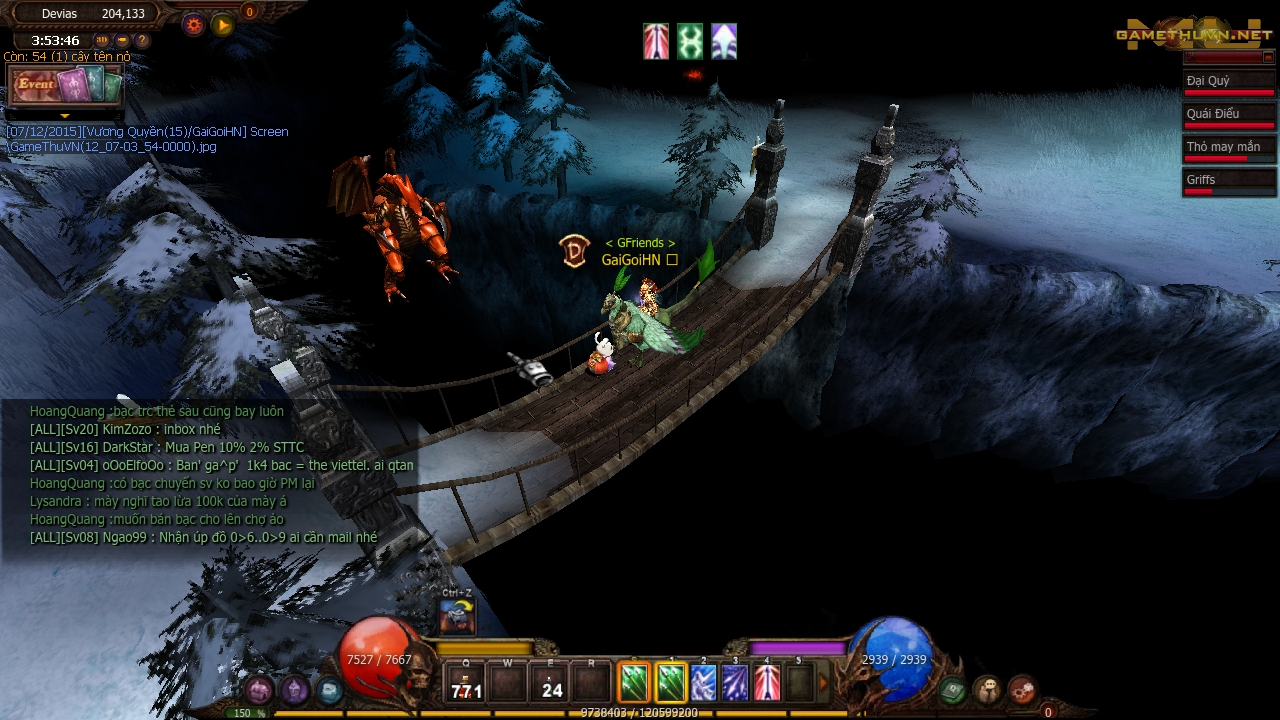Select the Griffs list entry

pos(1228,181)
